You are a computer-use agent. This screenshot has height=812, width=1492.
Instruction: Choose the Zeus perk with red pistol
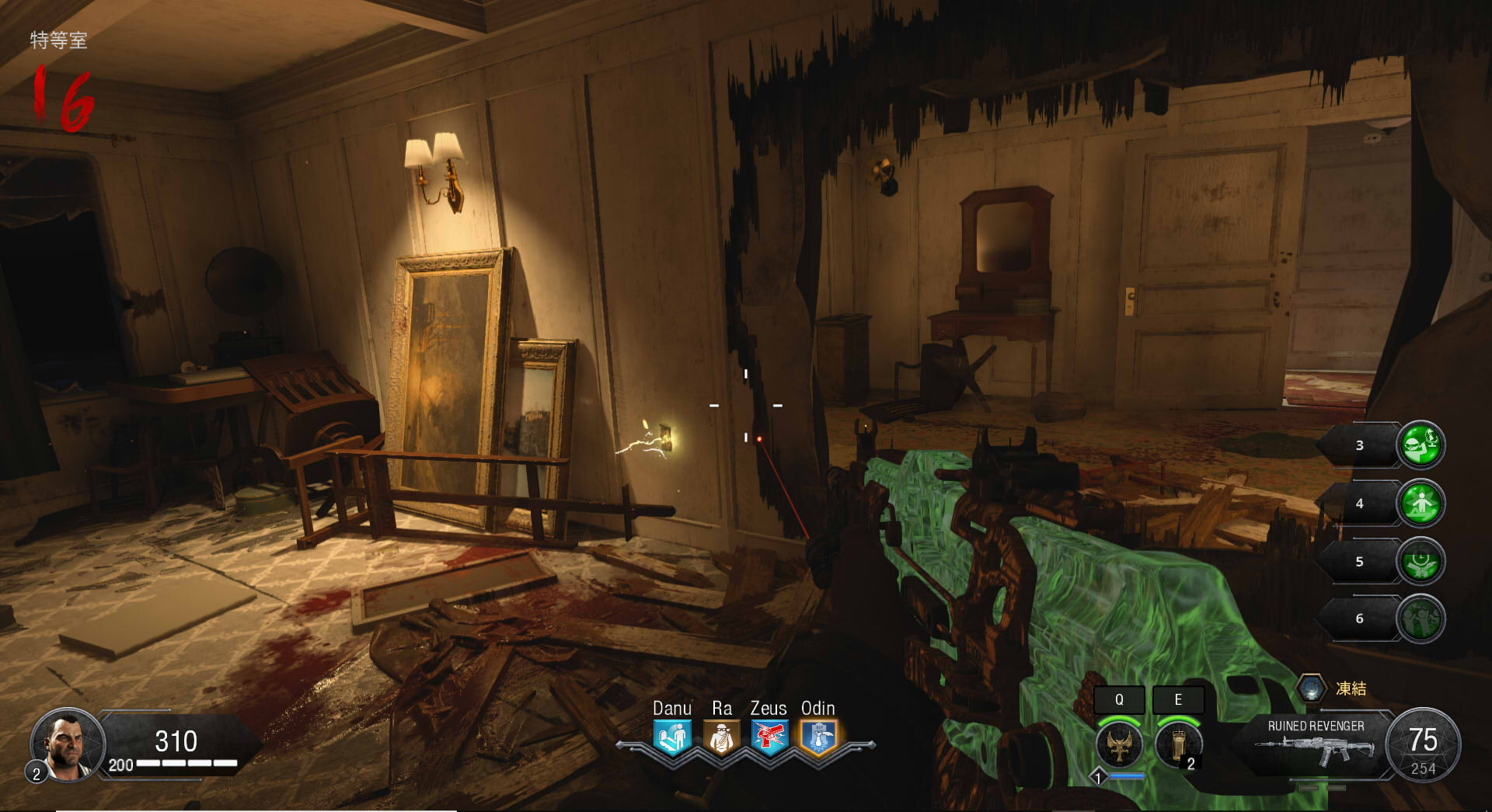coord(769,737)
